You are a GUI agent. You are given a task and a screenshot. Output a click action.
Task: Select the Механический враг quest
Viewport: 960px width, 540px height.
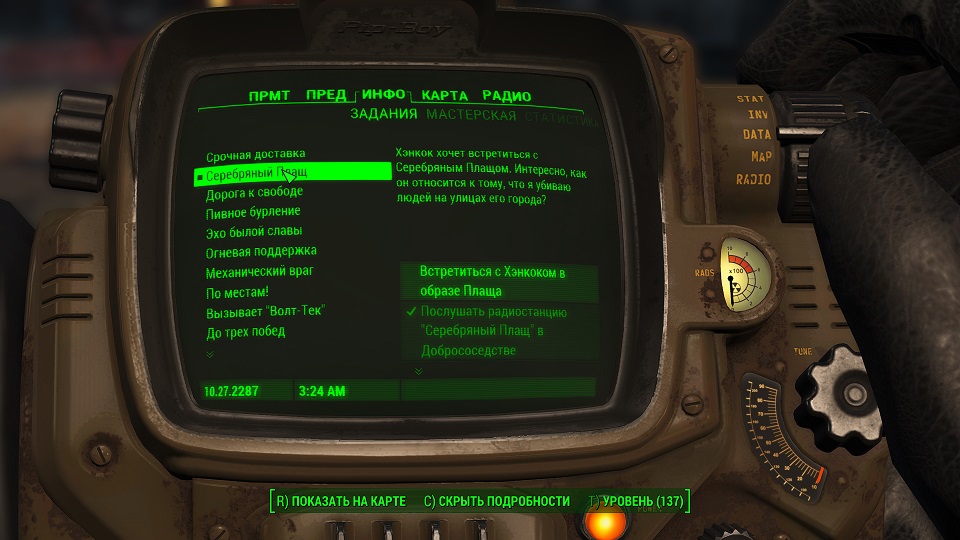tap(261, 271)
